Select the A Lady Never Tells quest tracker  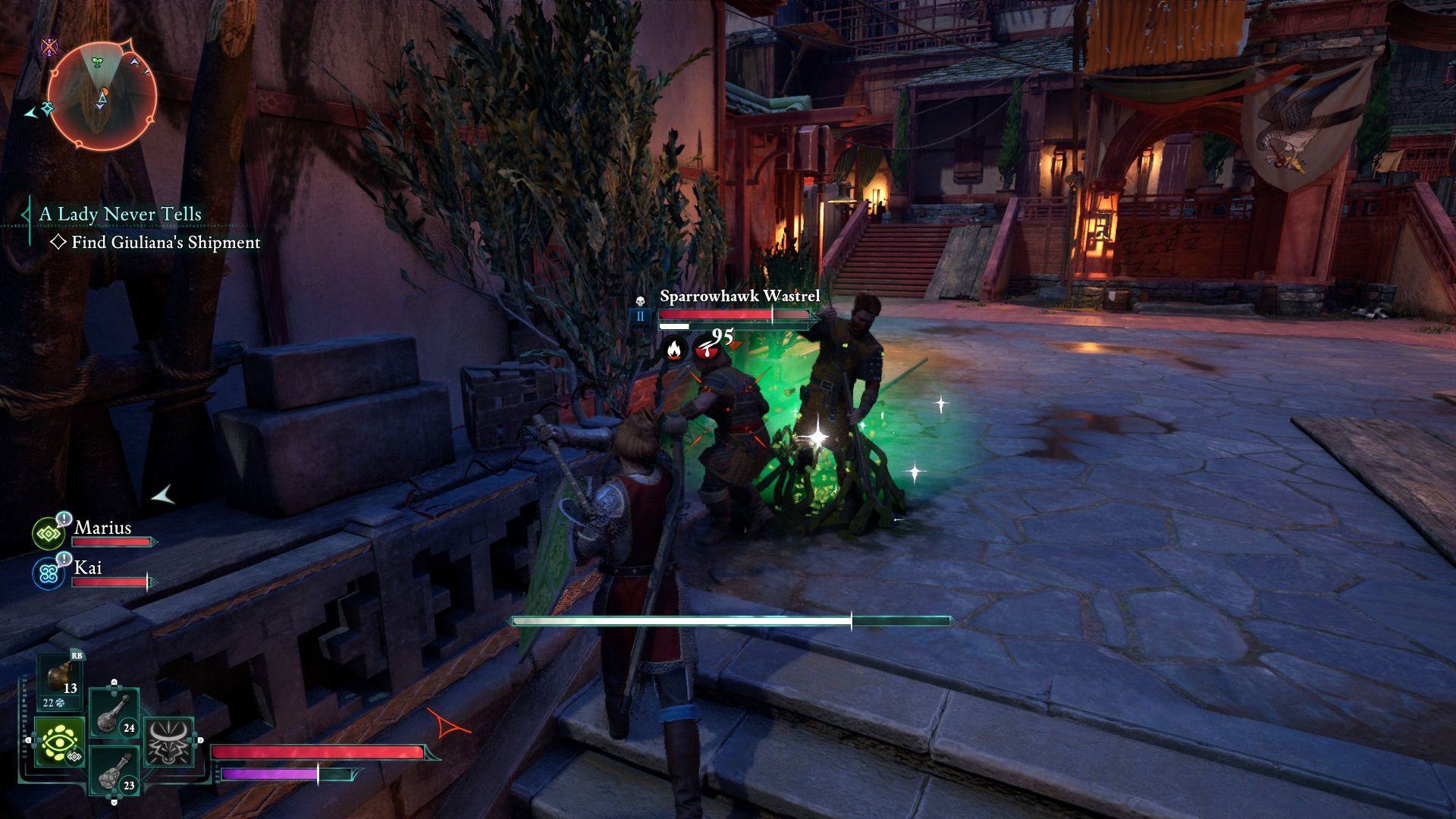(x=120, y=215)
